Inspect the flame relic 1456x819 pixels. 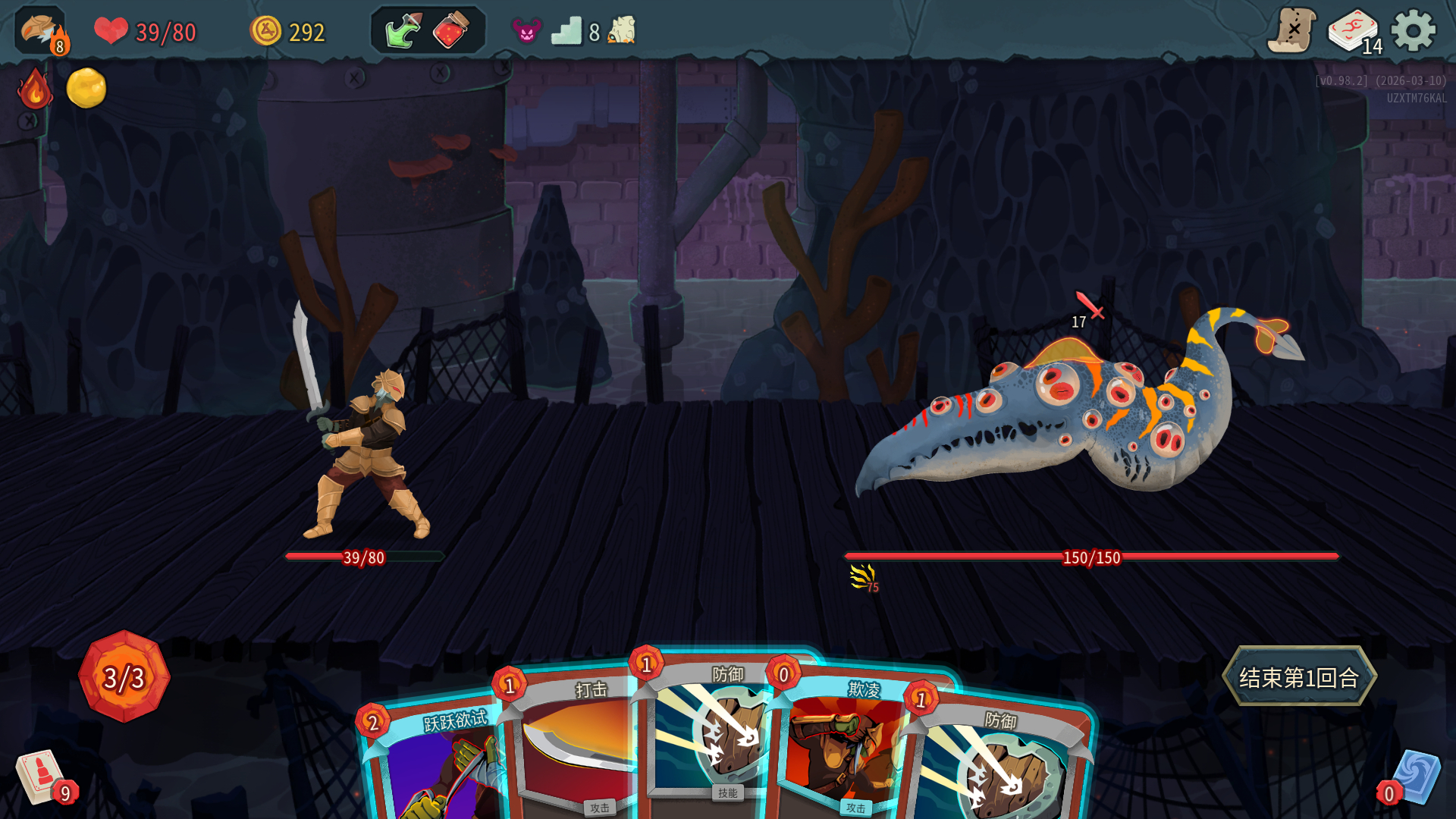click(35, 89)
